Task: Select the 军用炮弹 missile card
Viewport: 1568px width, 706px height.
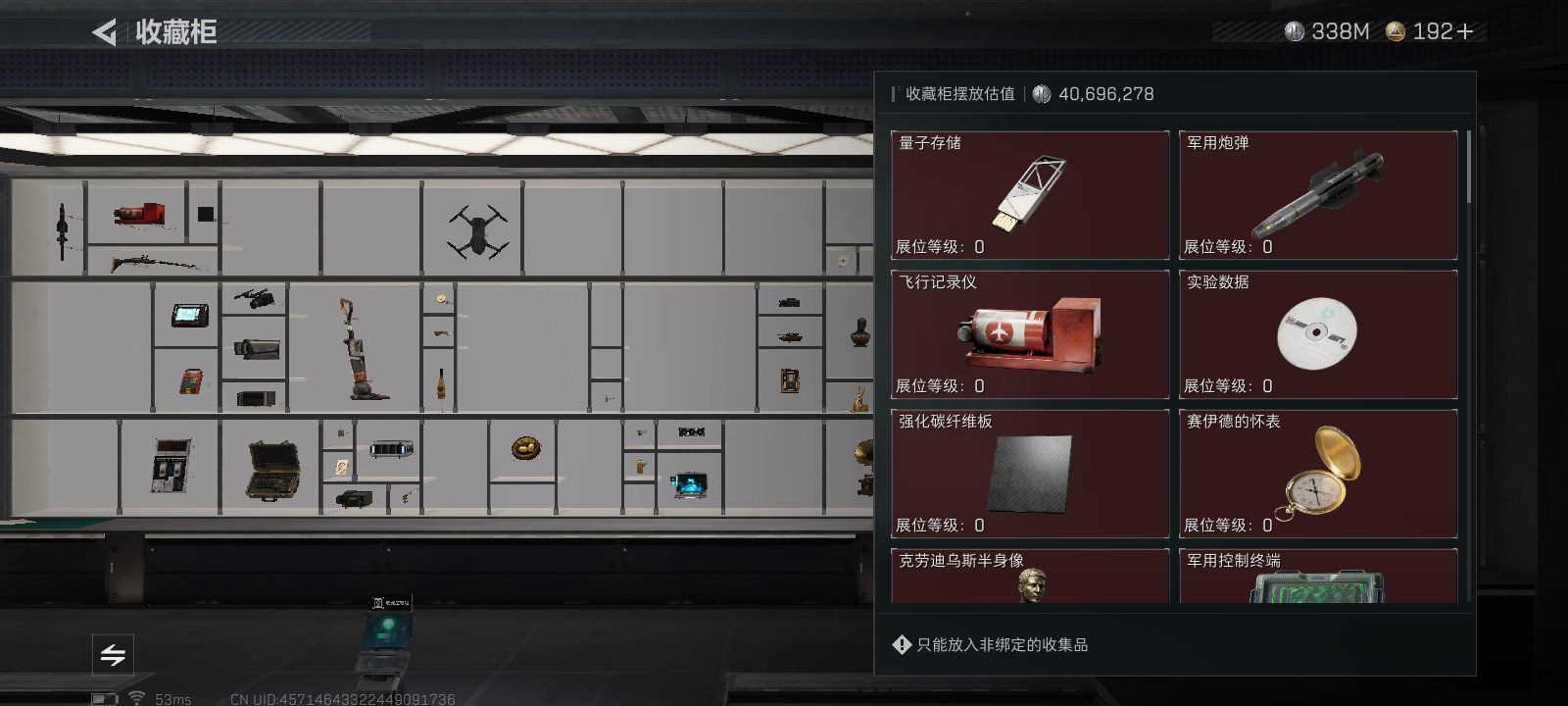Action: [x=1317, y=194]
